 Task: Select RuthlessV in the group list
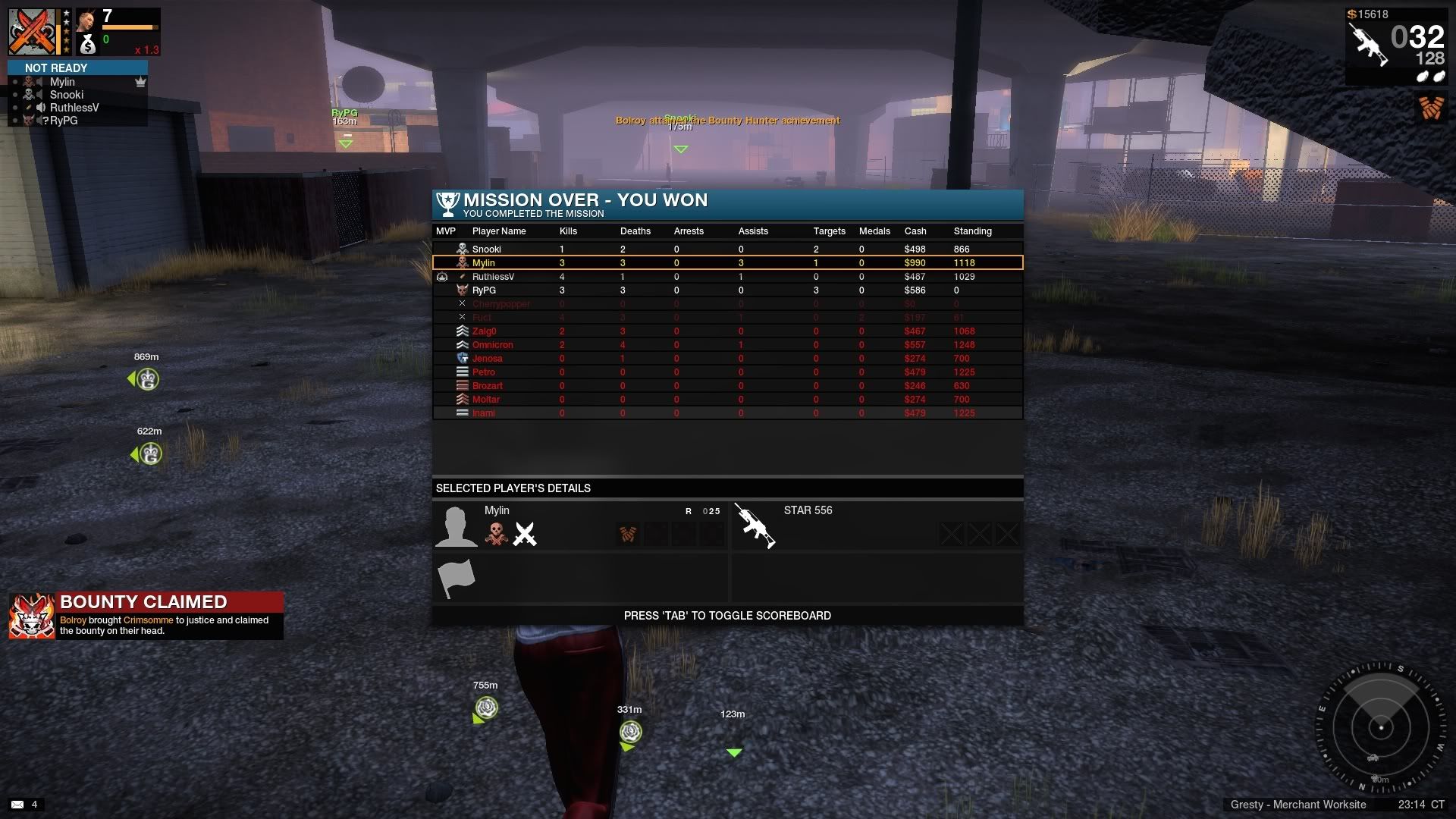click(74, 108)
